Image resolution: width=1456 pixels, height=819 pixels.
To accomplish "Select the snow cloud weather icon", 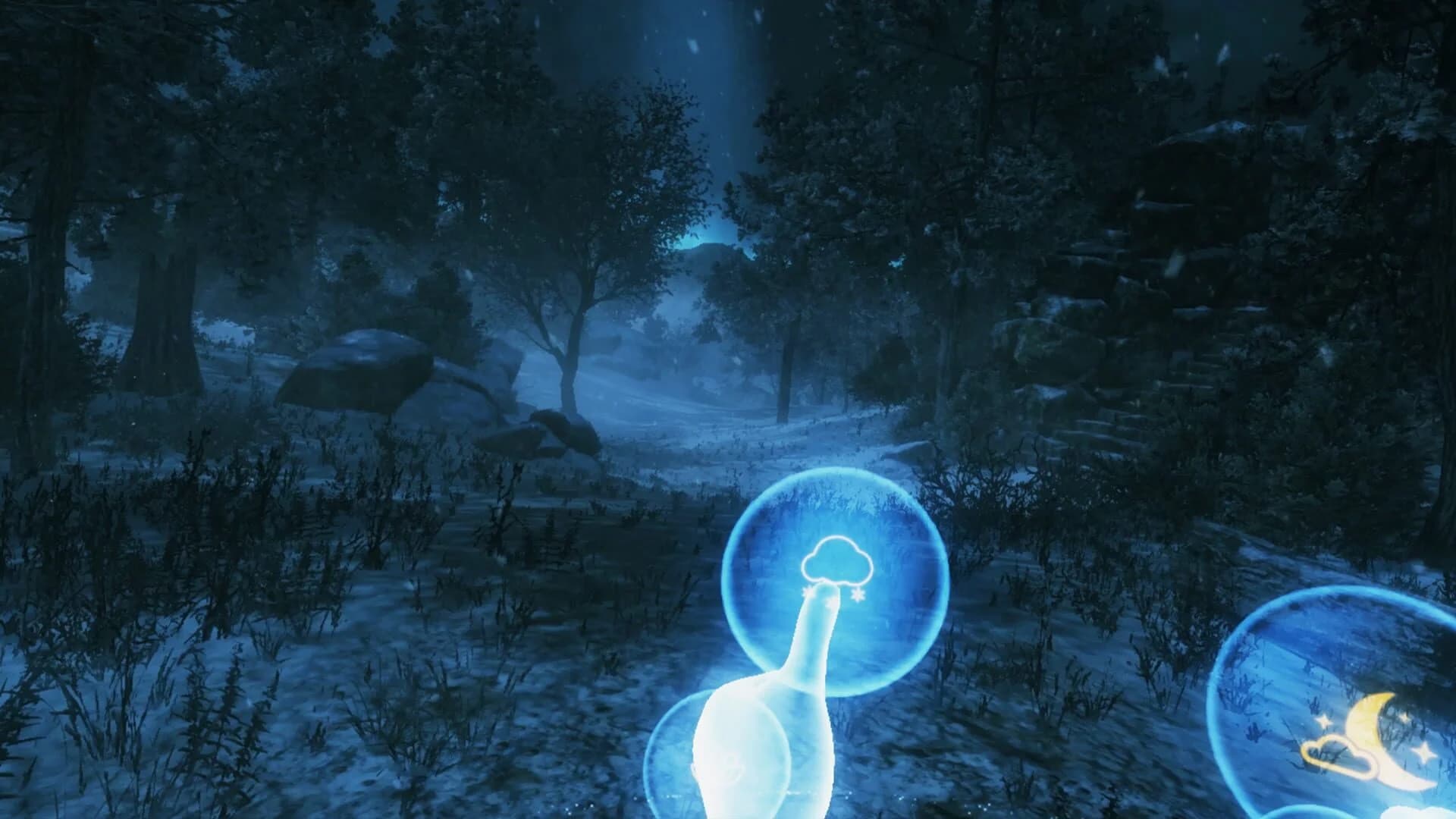I will 837,561.
